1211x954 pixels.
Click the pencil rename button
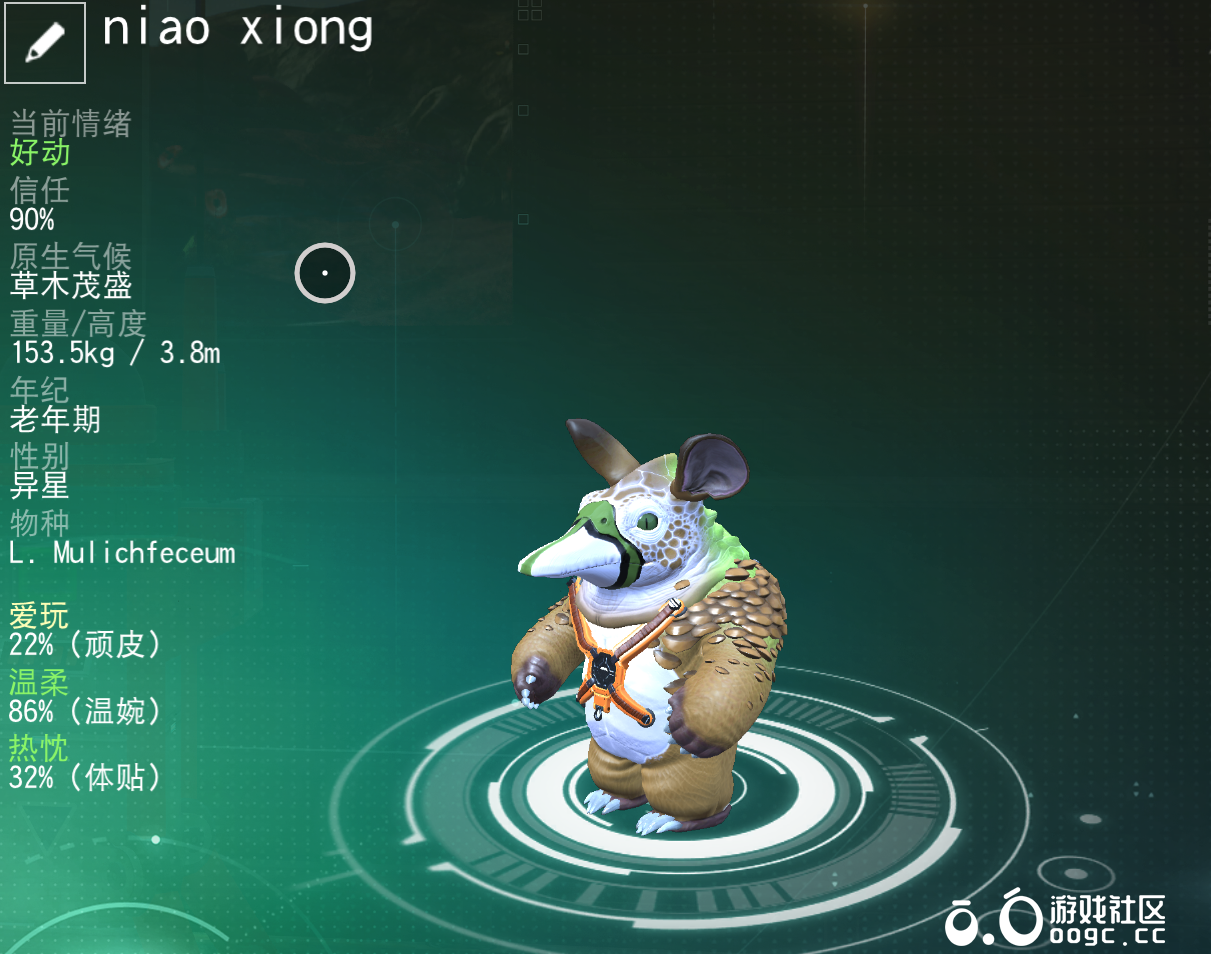[45, 43]
